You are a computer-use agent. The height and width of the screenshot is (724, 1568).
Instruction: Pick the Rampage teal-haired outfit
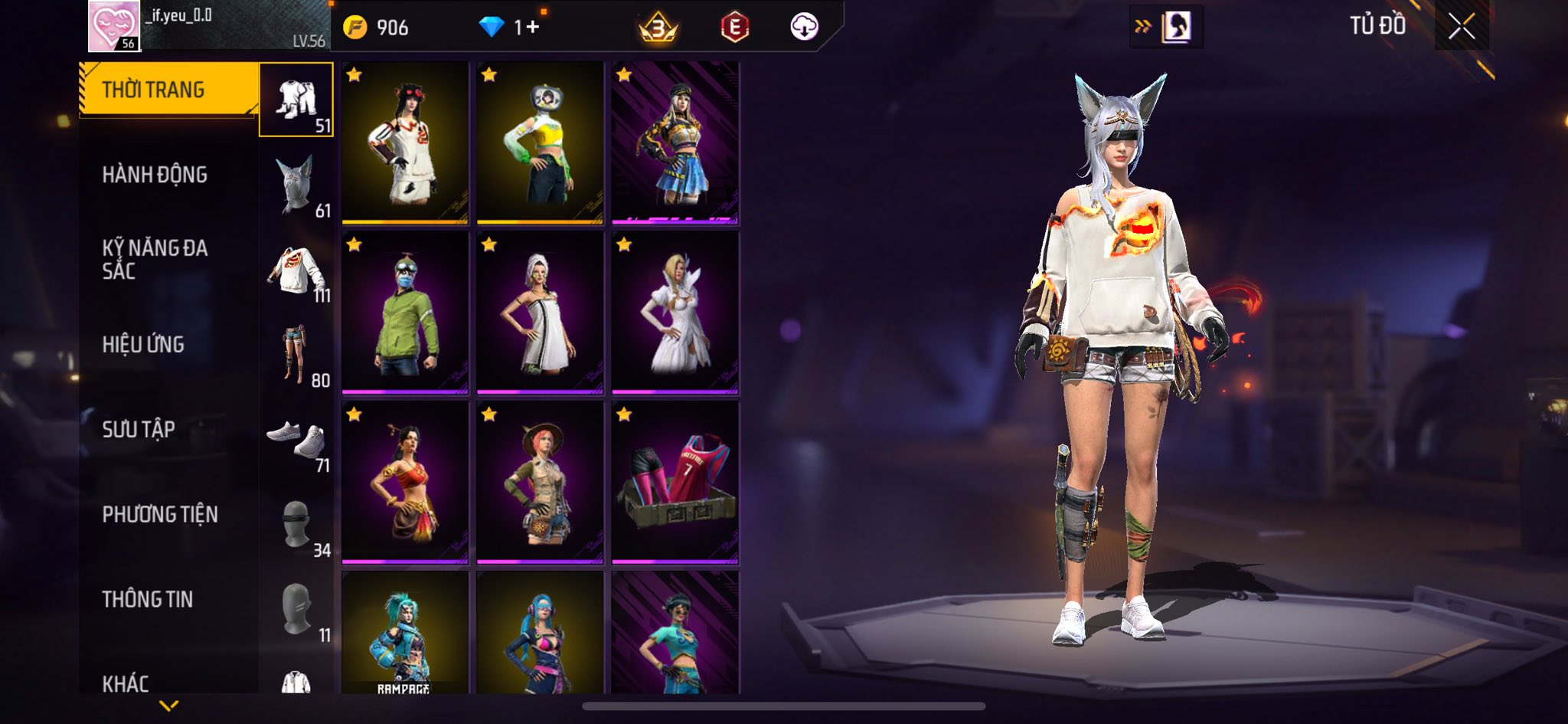click(405, 633)
